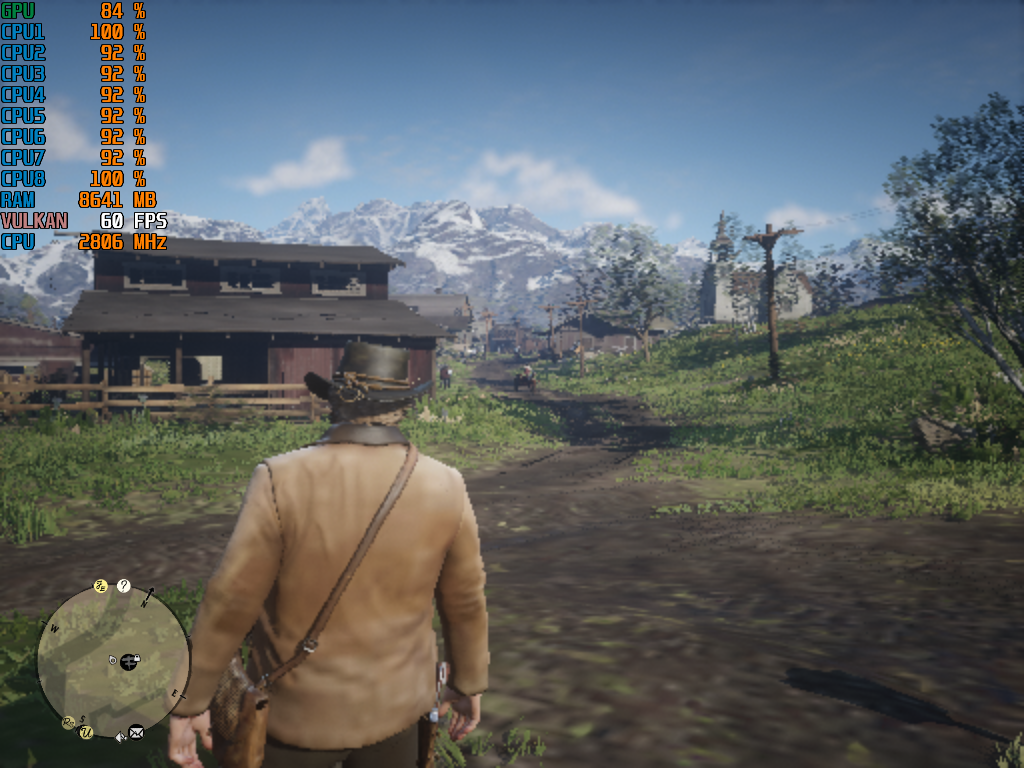
Task: Click the yellow "RS" mission marker
Action: [x=69, y=721]
